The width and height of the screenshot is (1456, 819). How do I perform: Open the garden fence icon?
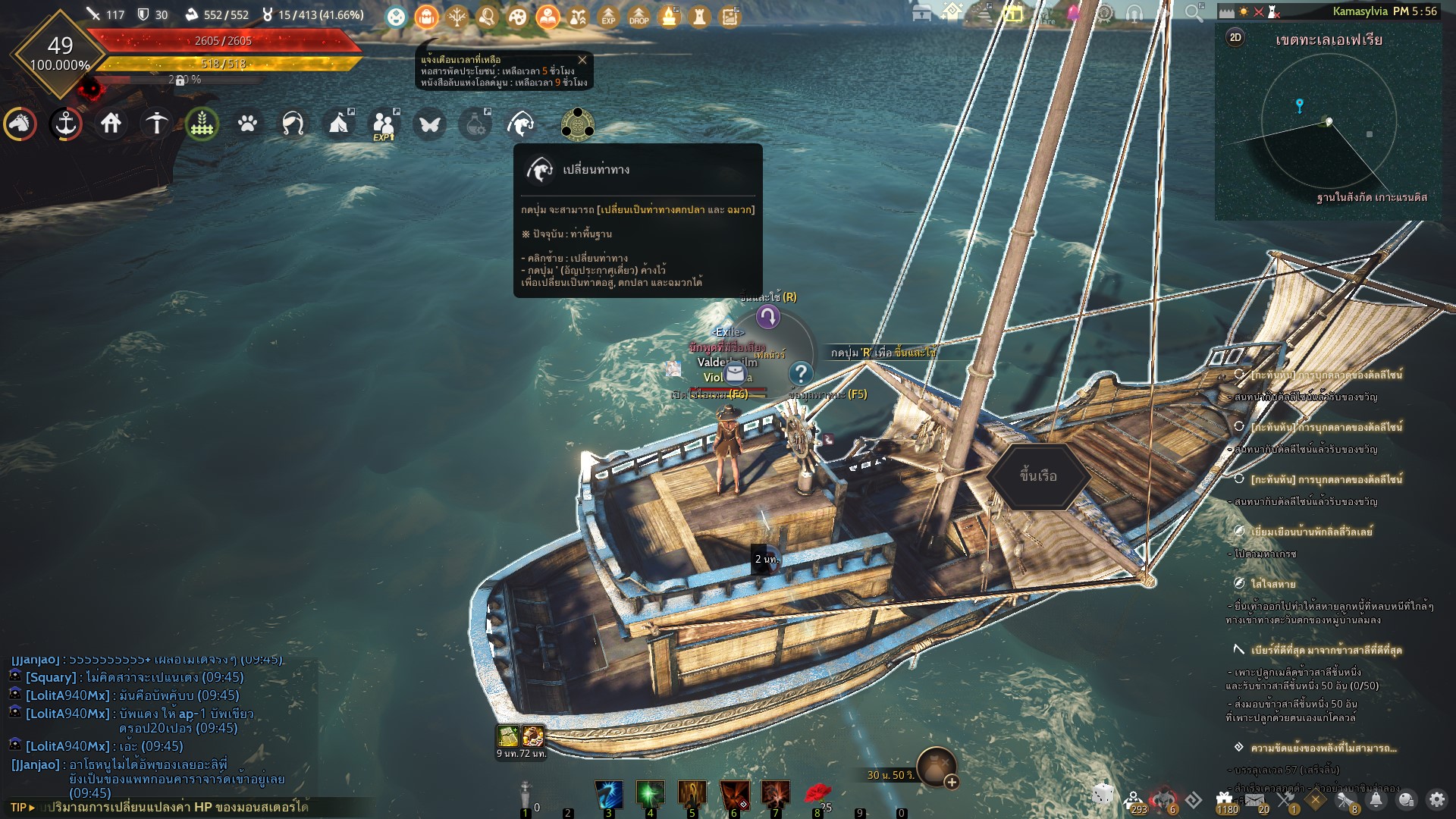[x=202, y=124]
